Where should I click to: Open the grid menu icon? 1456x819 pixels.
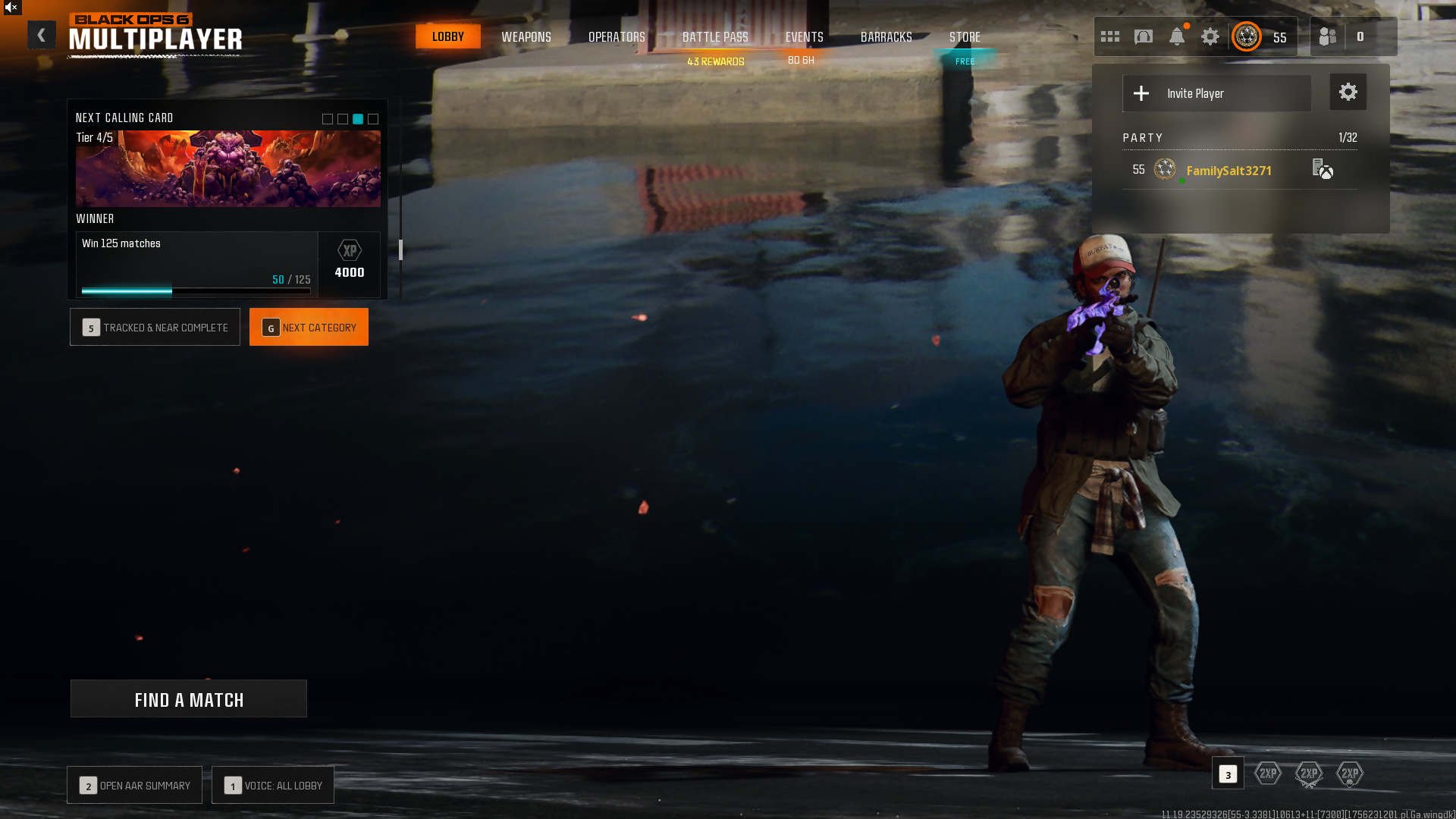1110,36
